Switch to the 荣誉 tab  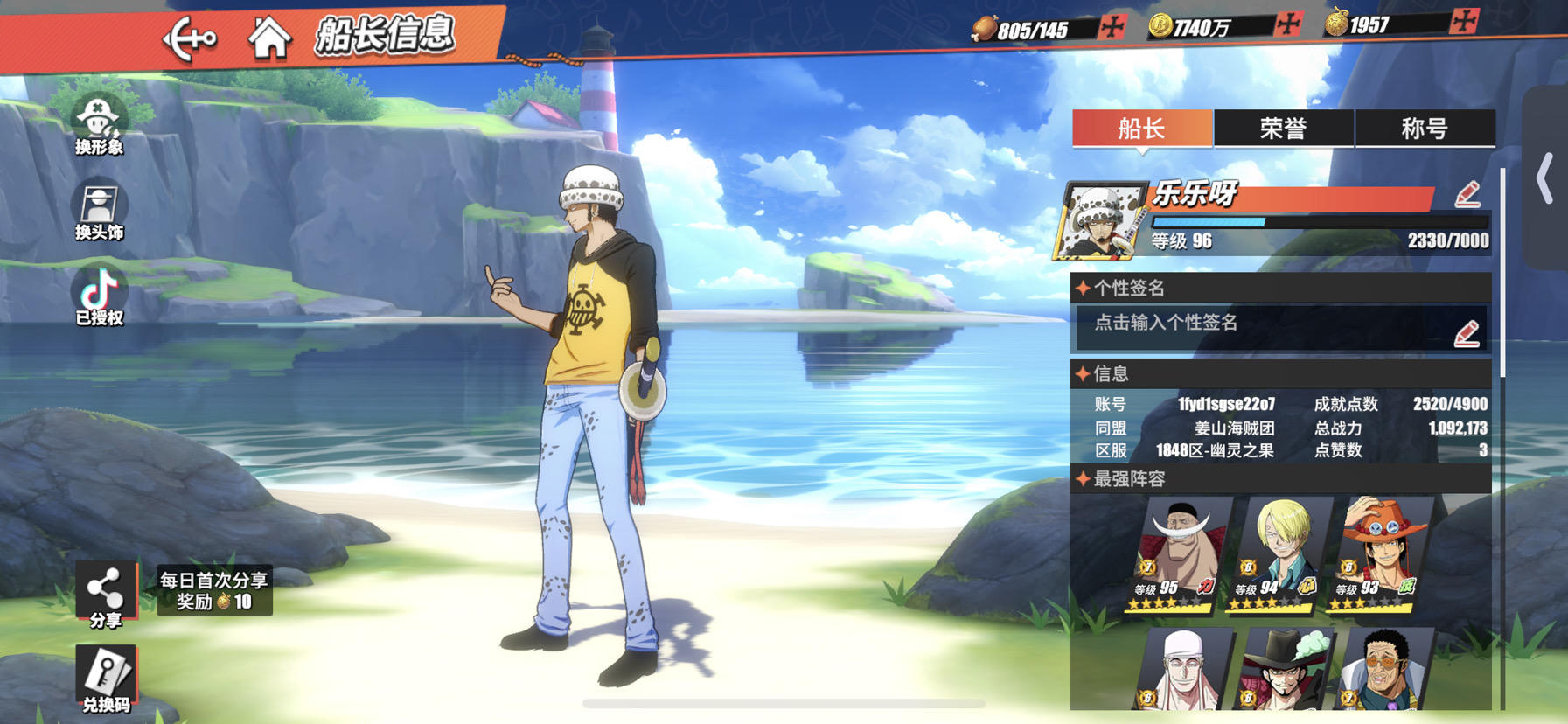(1283, 129)
